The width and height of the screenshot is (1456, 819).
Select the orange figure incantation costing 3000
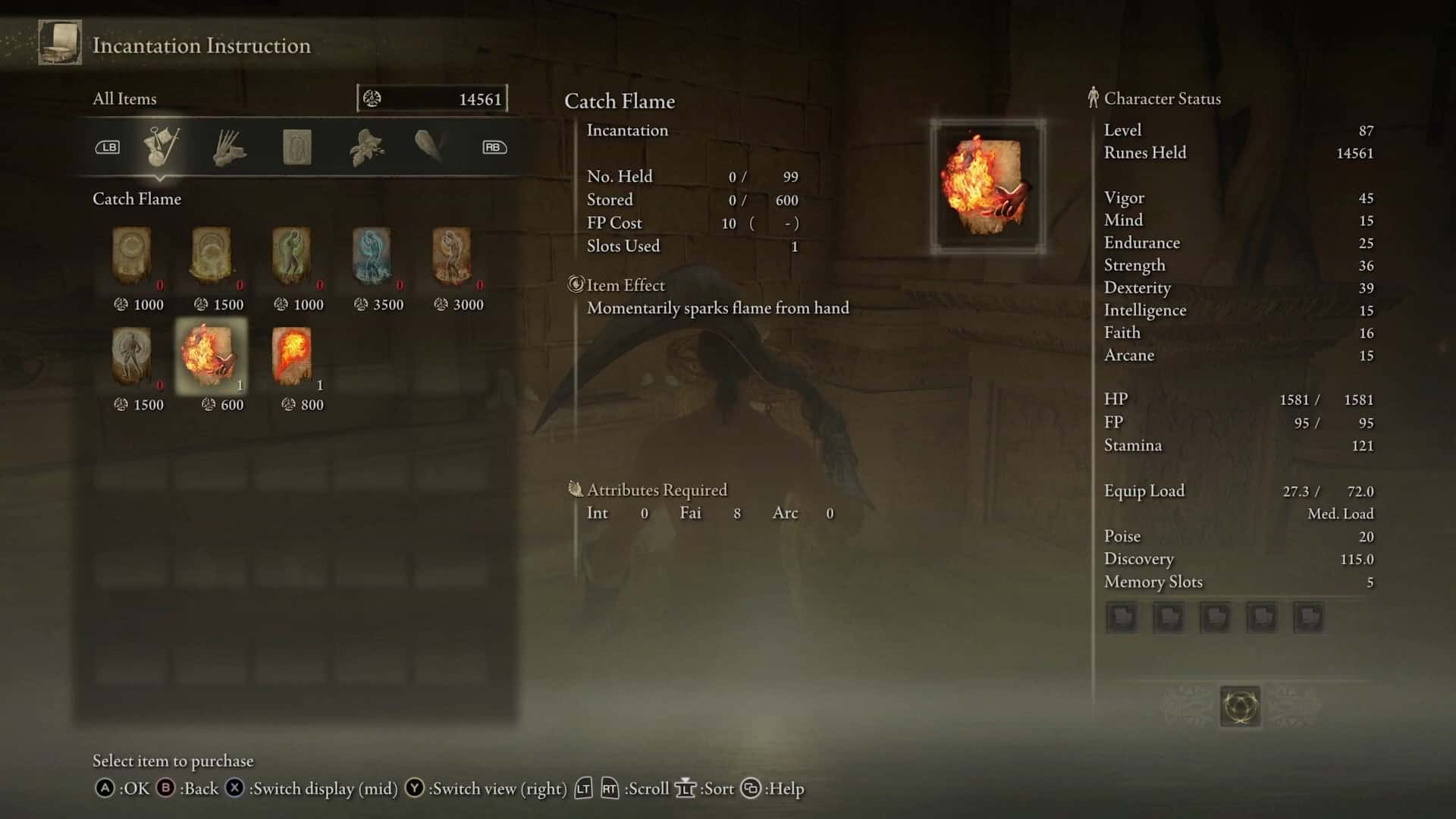coord(452,256)
